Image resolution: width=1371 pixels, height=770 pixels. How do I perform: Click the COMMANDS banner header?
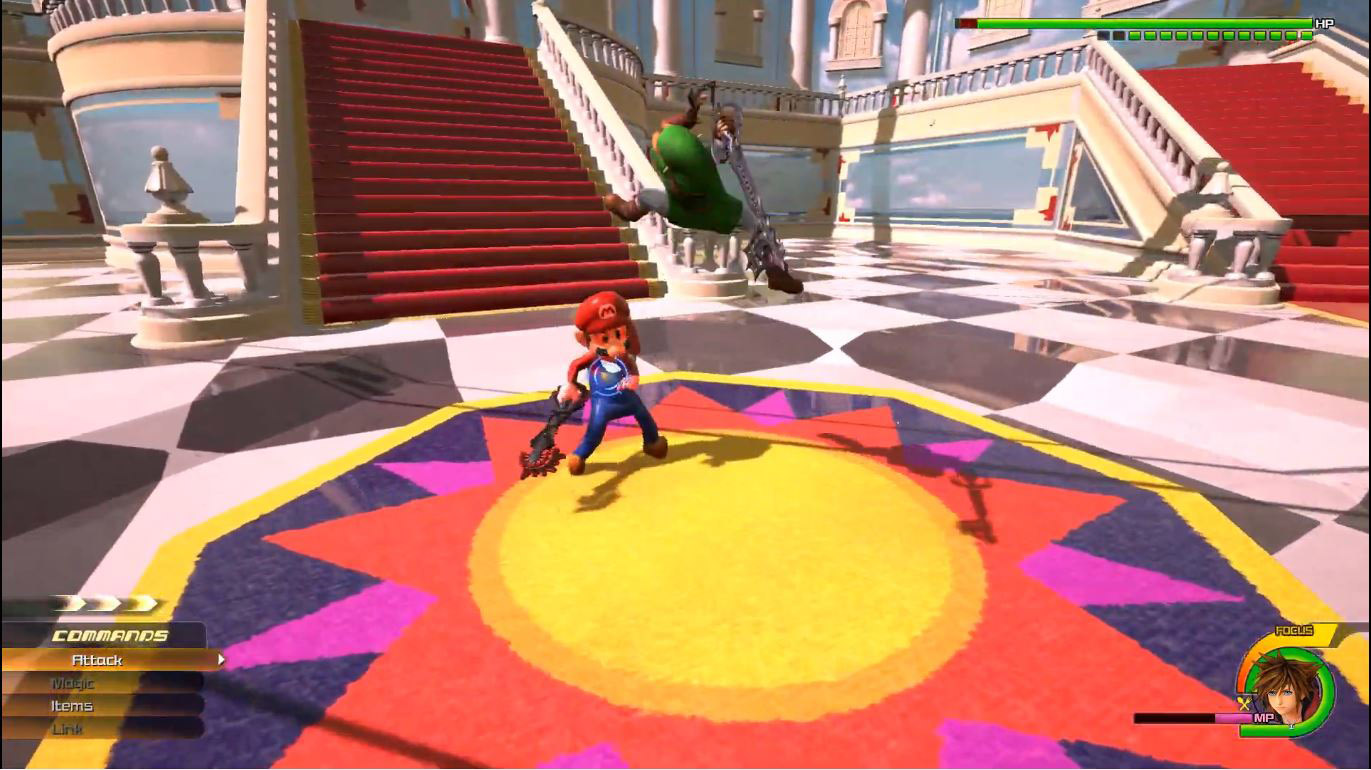[110, 634]
